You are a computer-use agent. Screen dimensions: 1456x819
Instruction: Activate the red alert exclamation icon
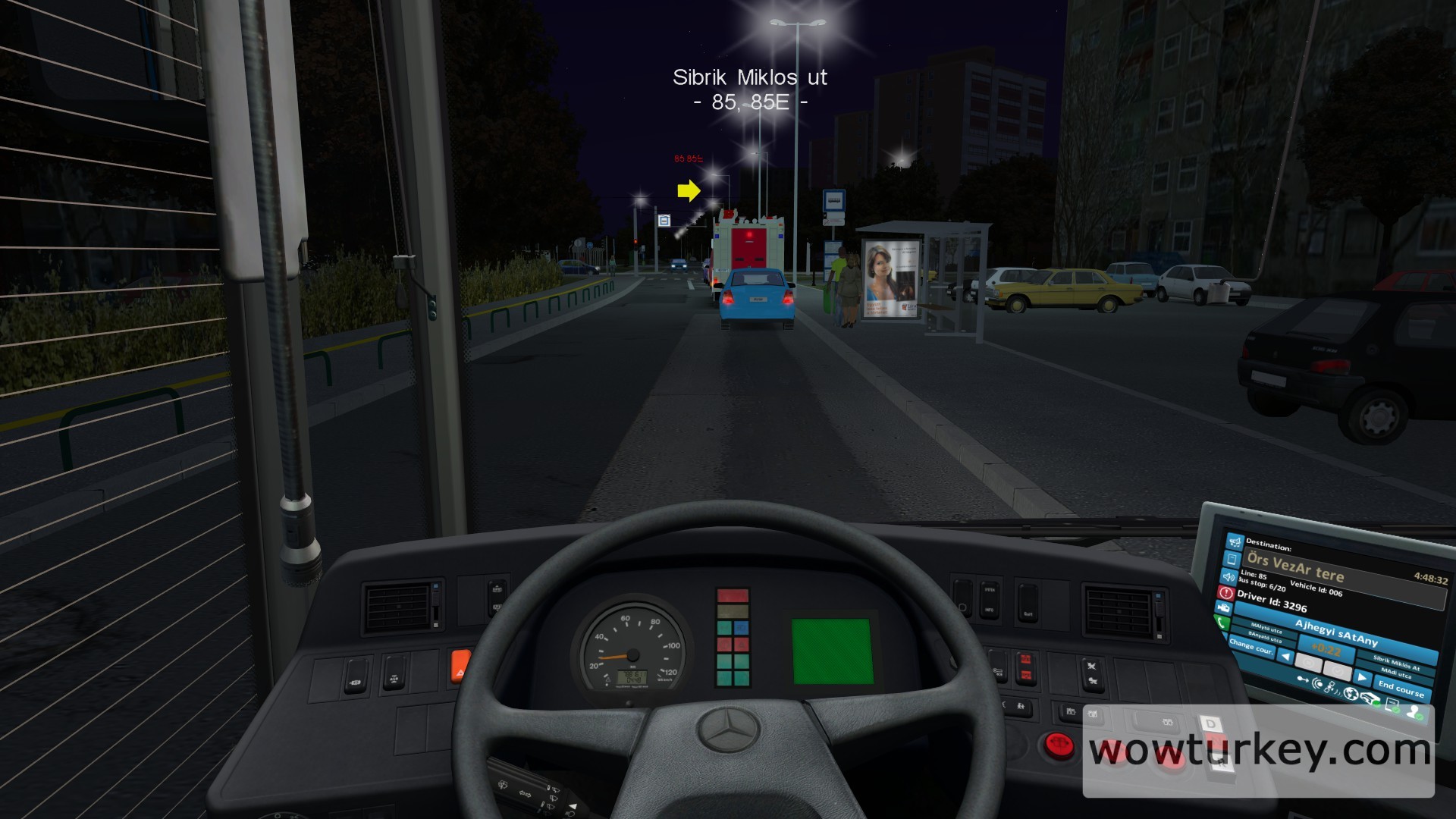[x=1226, y=593]
